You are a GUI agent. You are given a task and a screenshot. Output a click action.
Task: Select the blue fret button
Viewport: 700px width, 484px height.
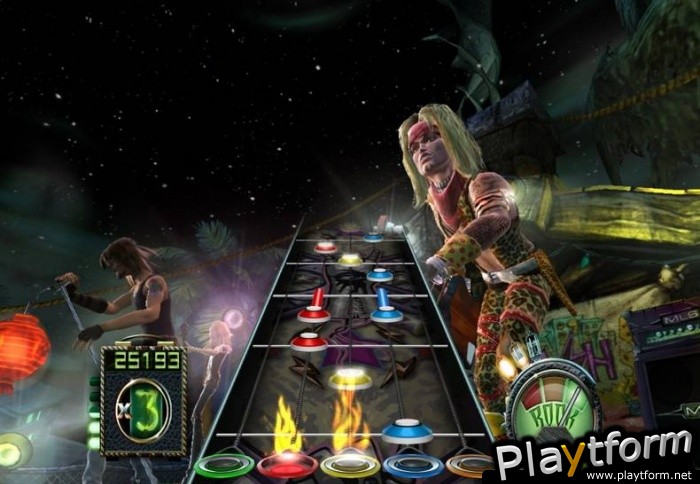click(412, 466)
